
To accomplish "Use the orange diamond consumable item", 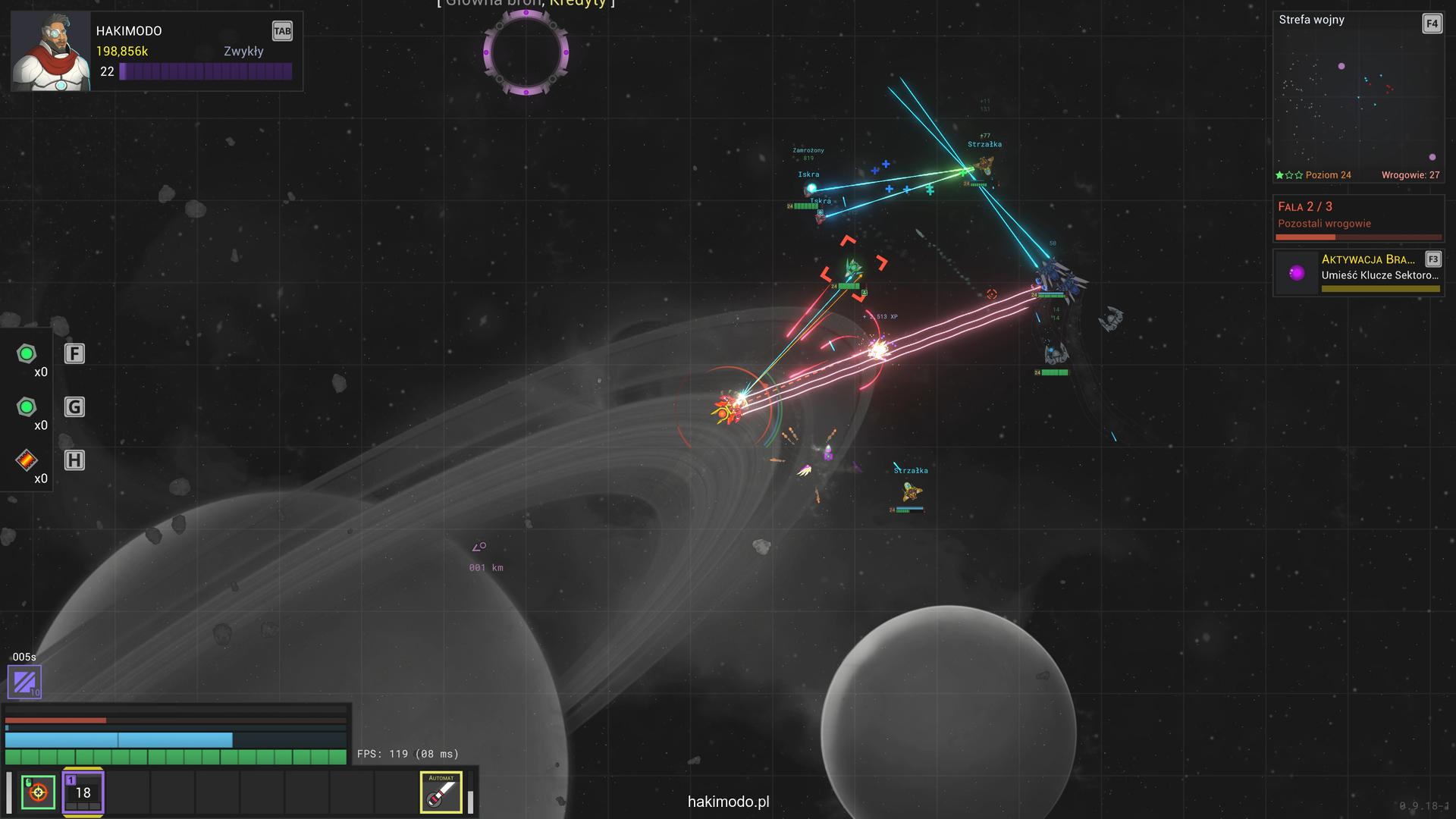I will click(27, 460).
